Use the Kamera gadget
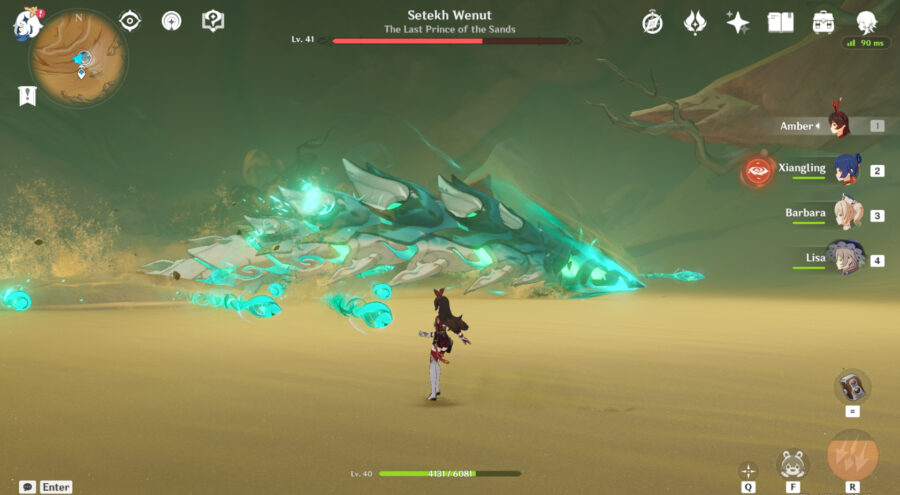Viewport: 900px width, 495px height. [852, 386]
